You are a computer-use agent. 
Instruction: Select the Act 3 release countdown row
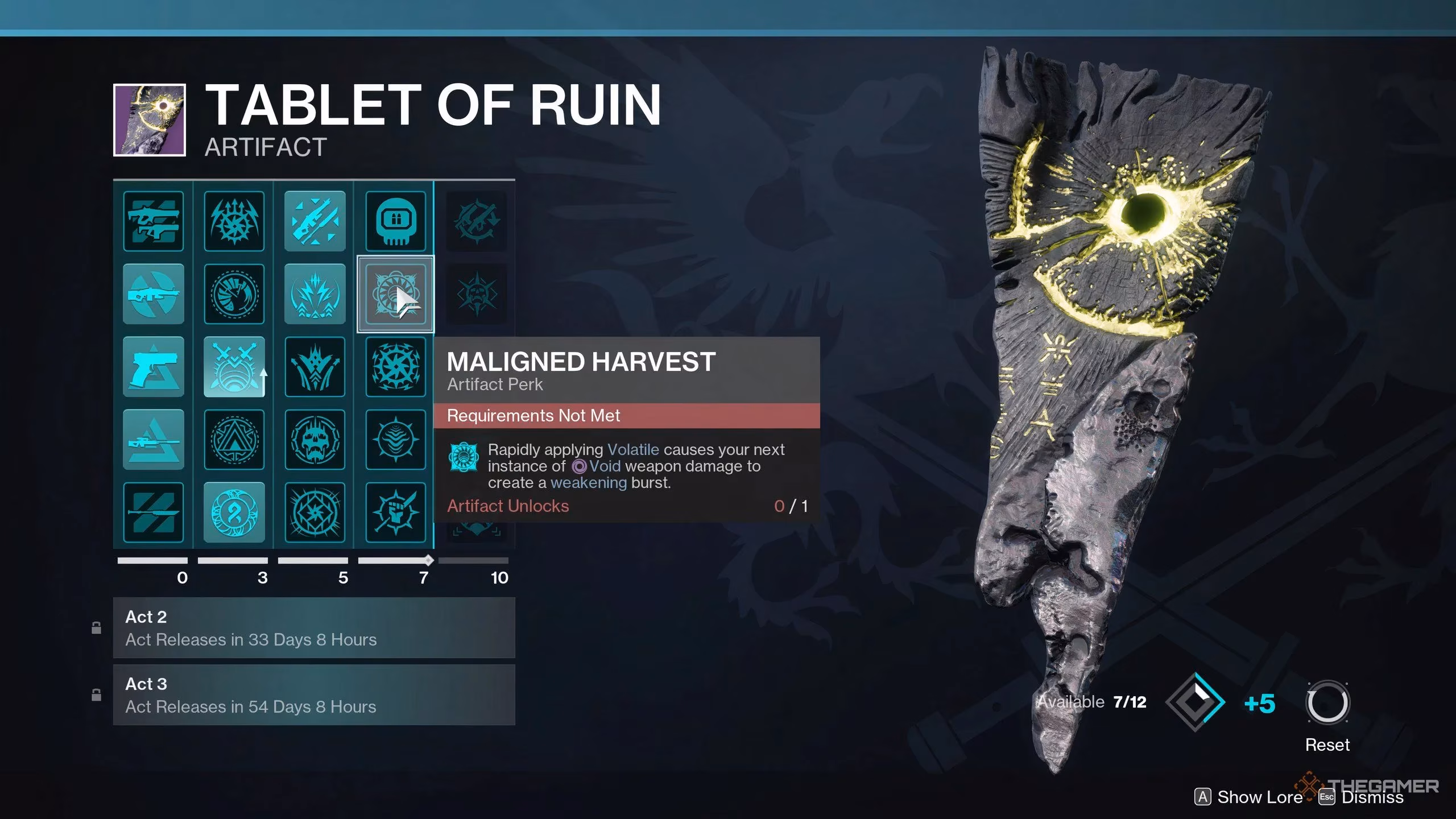[250, 706]
